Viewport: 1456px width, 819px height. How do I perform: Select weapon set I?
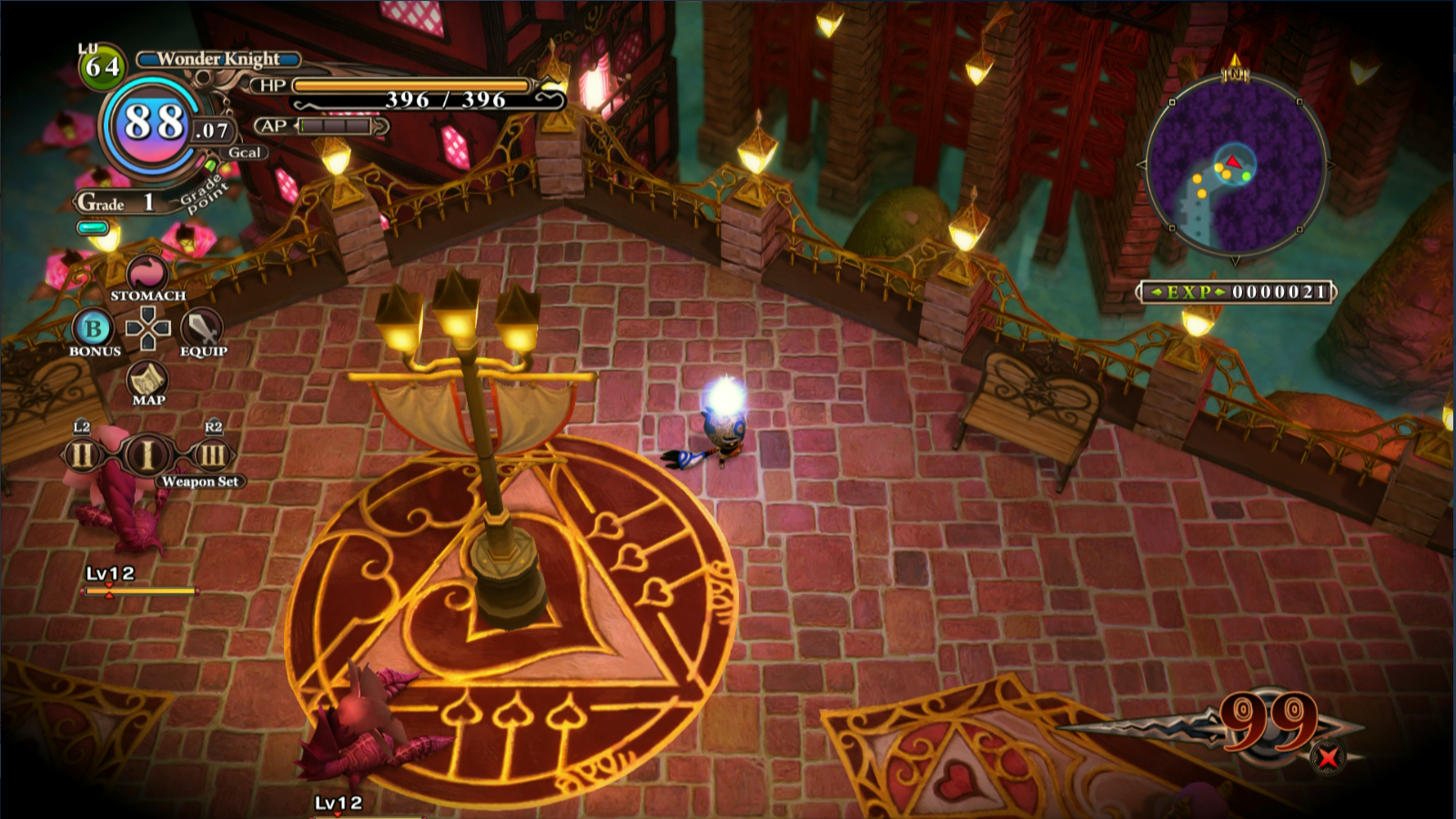point(147,454)
